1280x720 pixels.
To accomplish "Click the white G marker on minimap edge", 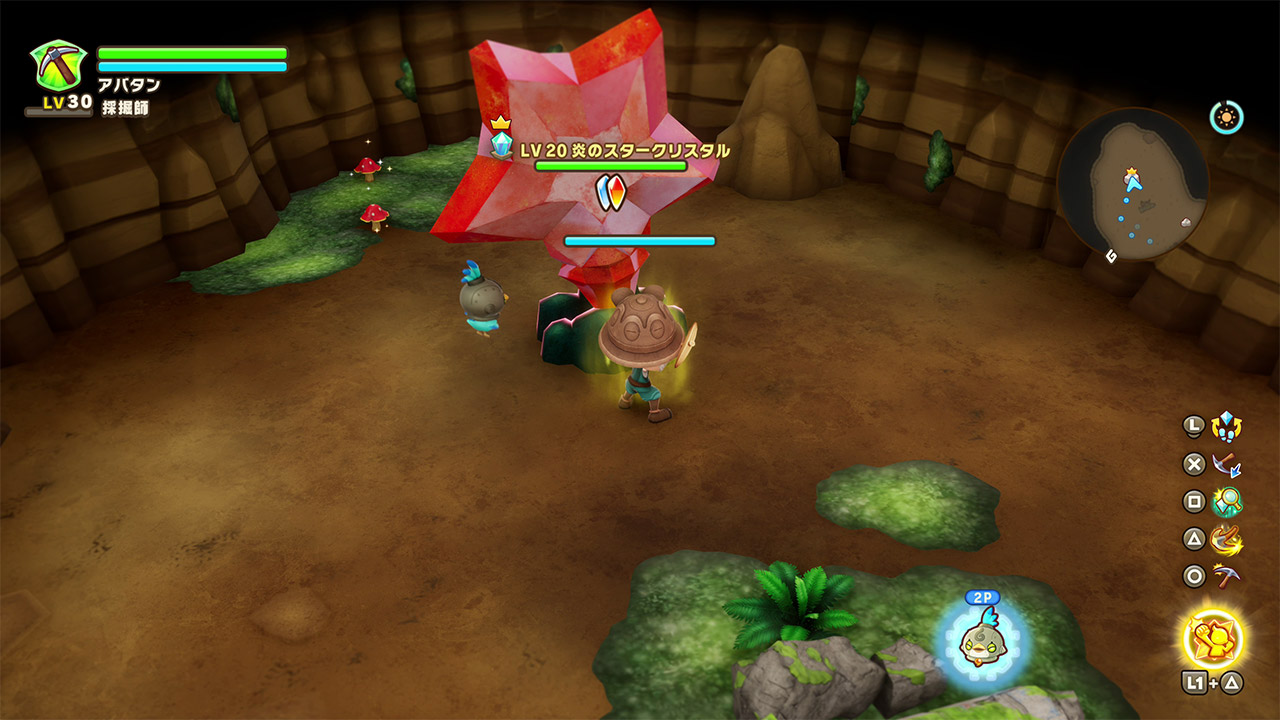I will point(1111,257).
